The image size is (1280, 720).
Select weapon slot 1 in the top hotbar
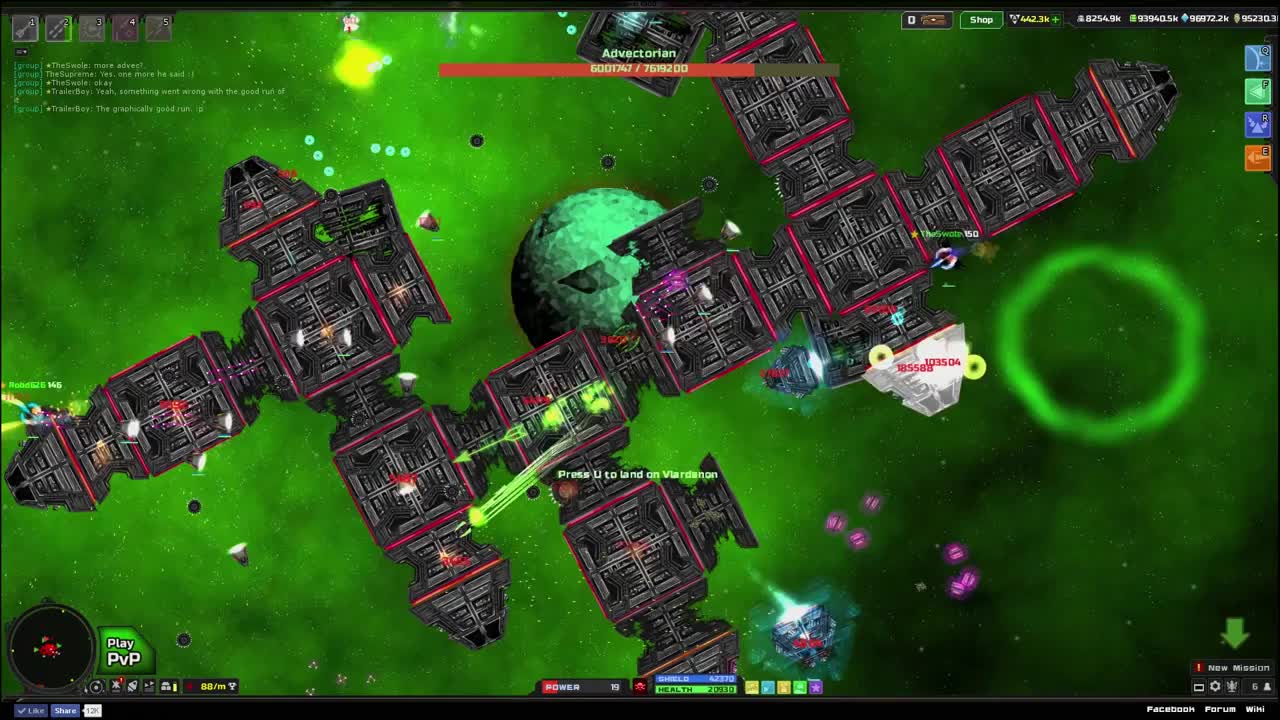(x=24, y=27)
